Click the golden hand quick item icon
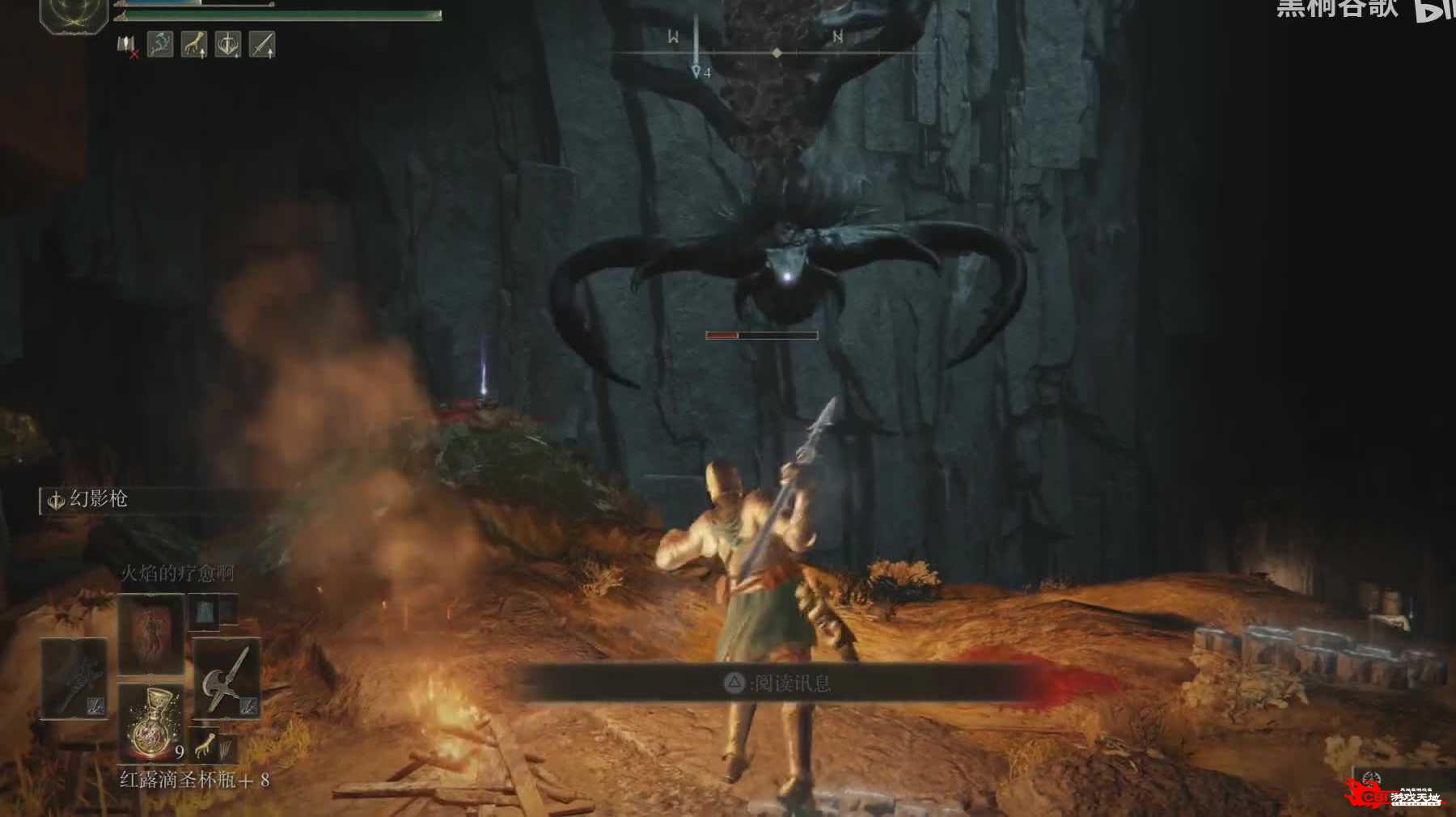Viewport: 1456px width, 817px height. tap(205, 747)
